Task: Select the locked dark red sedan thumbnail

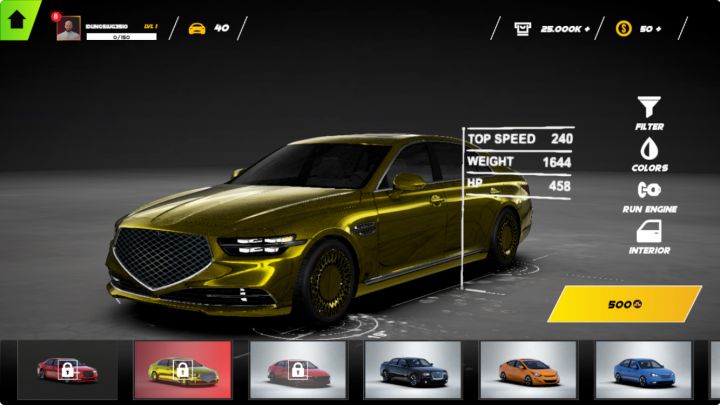Action: pos(66,370)
